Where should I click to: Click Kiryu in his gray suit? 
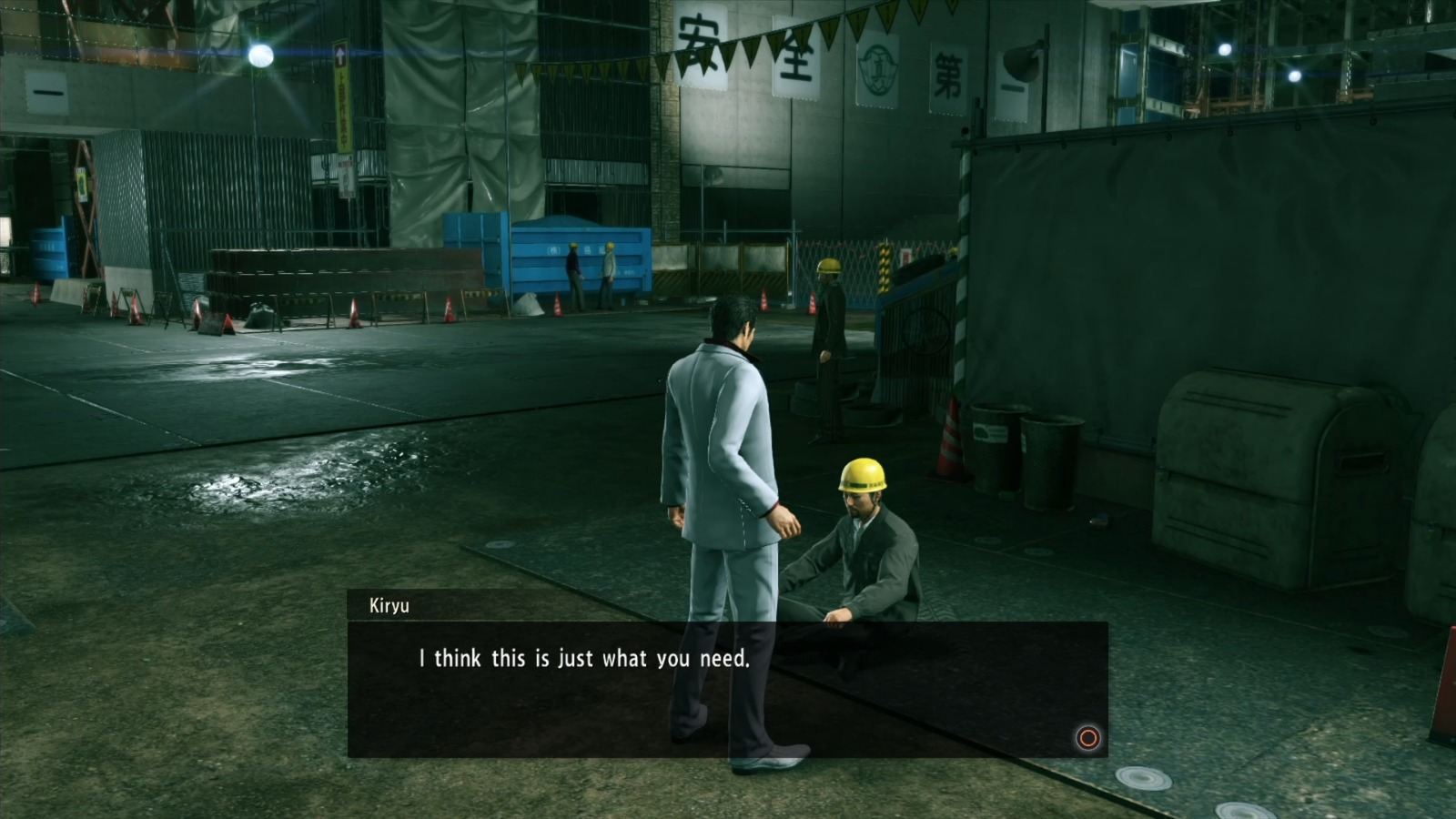coord(719,455)
